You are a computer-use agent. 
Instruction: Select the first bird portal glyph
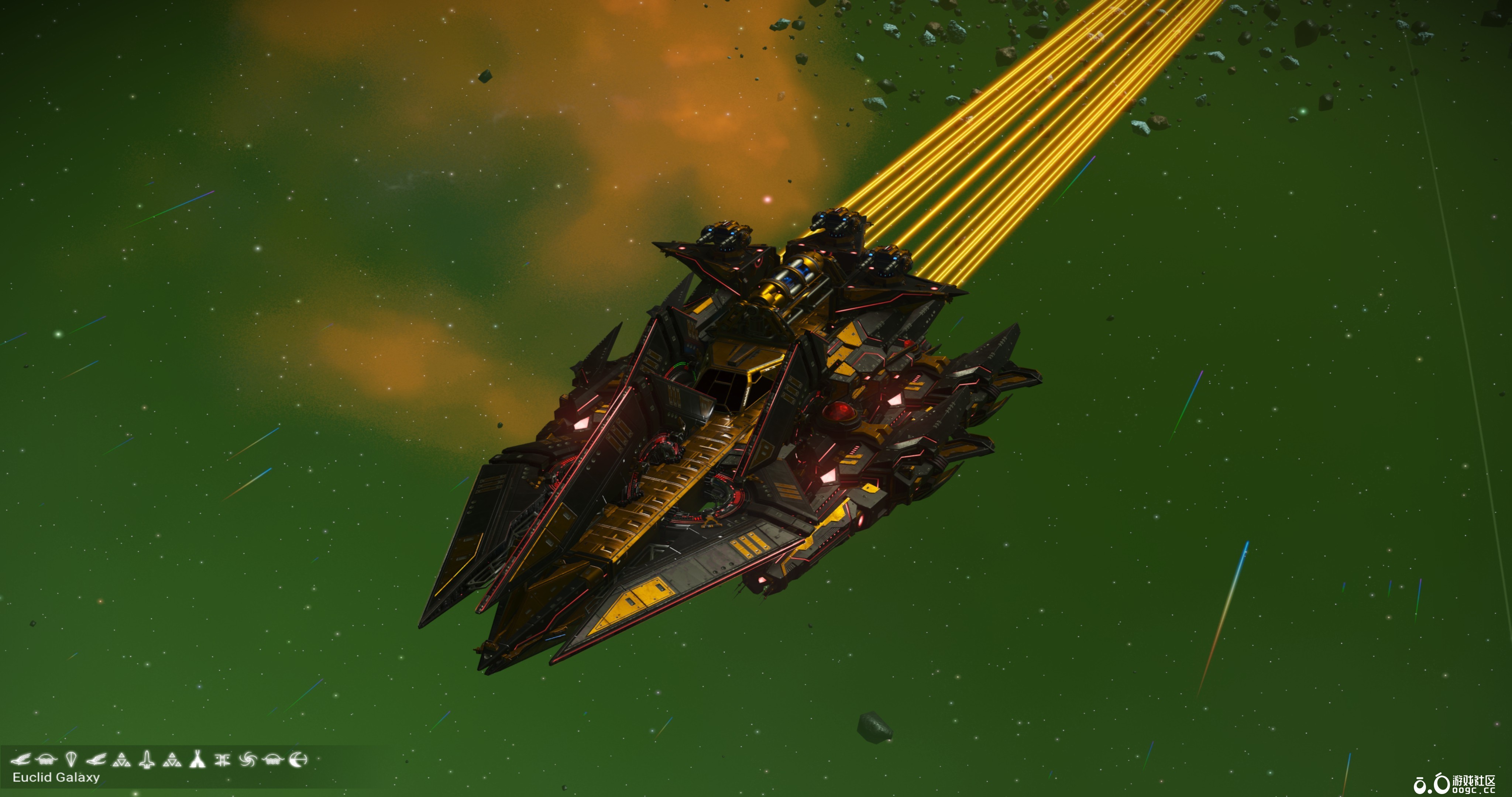click(x=21, y=760)
